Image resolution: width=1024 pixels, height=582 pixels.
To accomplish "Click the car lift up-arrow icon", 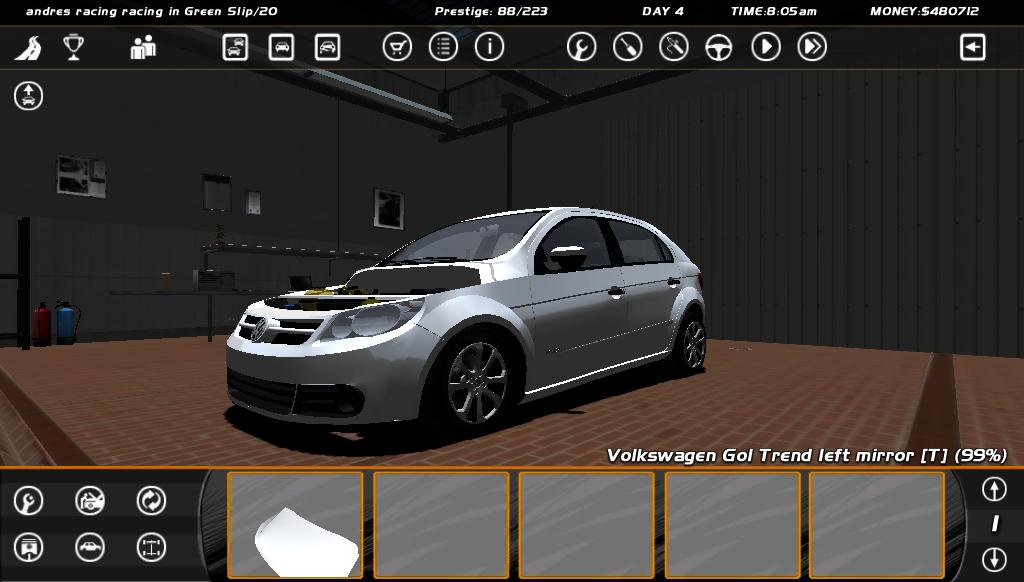I will 28,96.
